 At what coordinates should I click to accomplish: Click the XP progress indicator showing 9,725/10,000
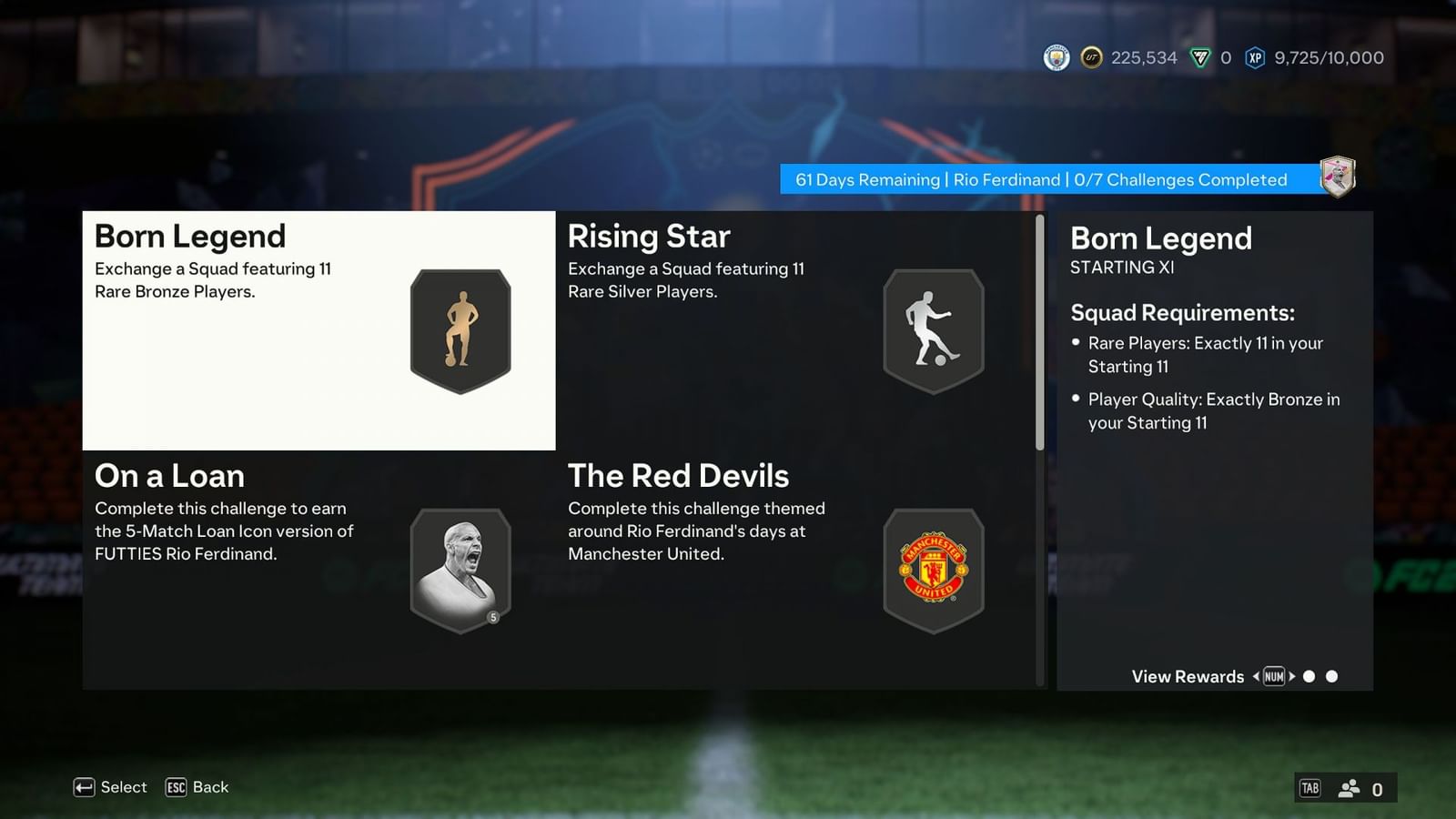1328,57
